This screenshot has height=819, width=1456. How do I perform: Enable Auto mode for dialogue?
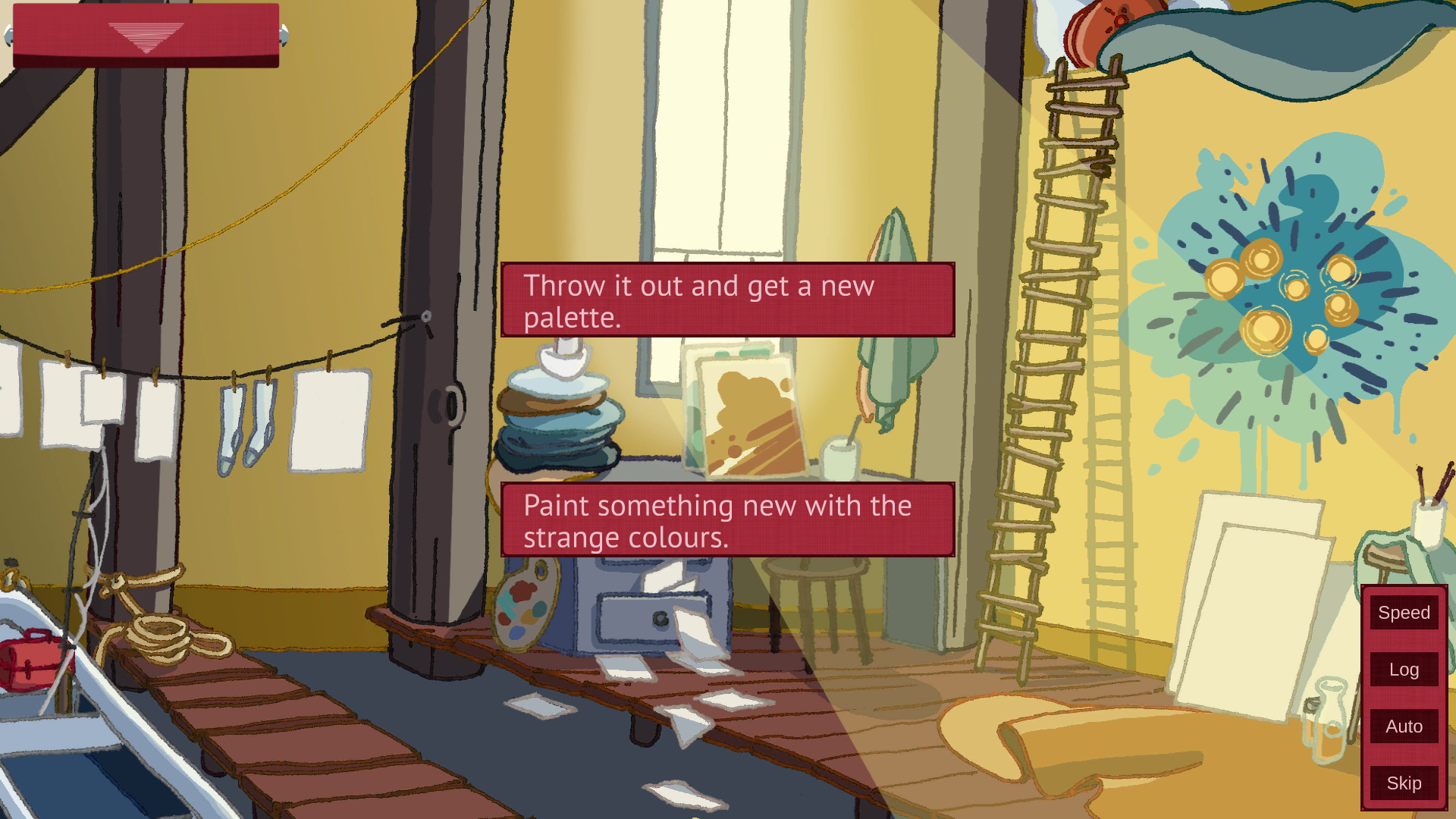coord(1402,726)
